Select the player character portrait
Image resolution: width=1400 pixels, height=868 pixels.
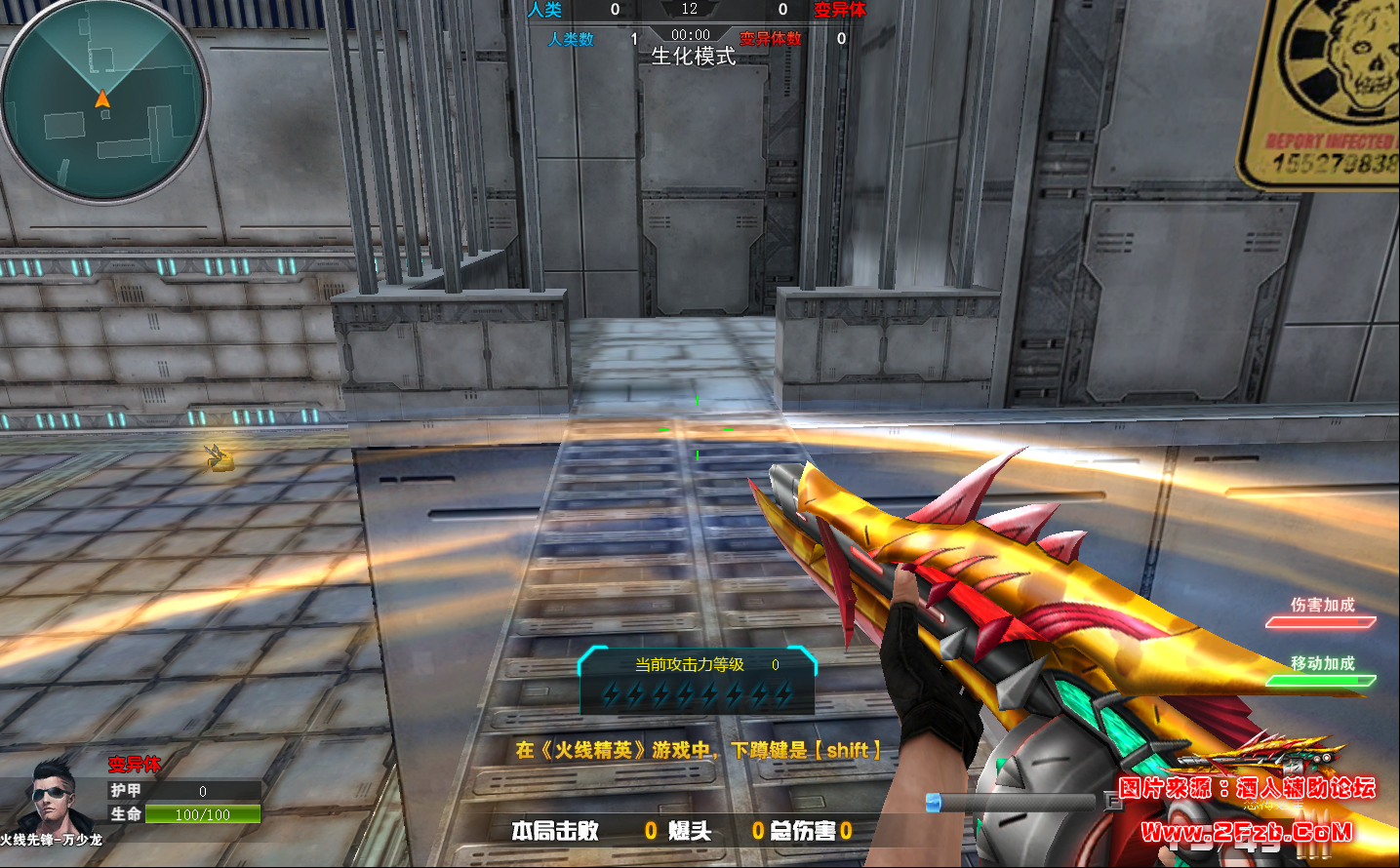tap(53, 794)
